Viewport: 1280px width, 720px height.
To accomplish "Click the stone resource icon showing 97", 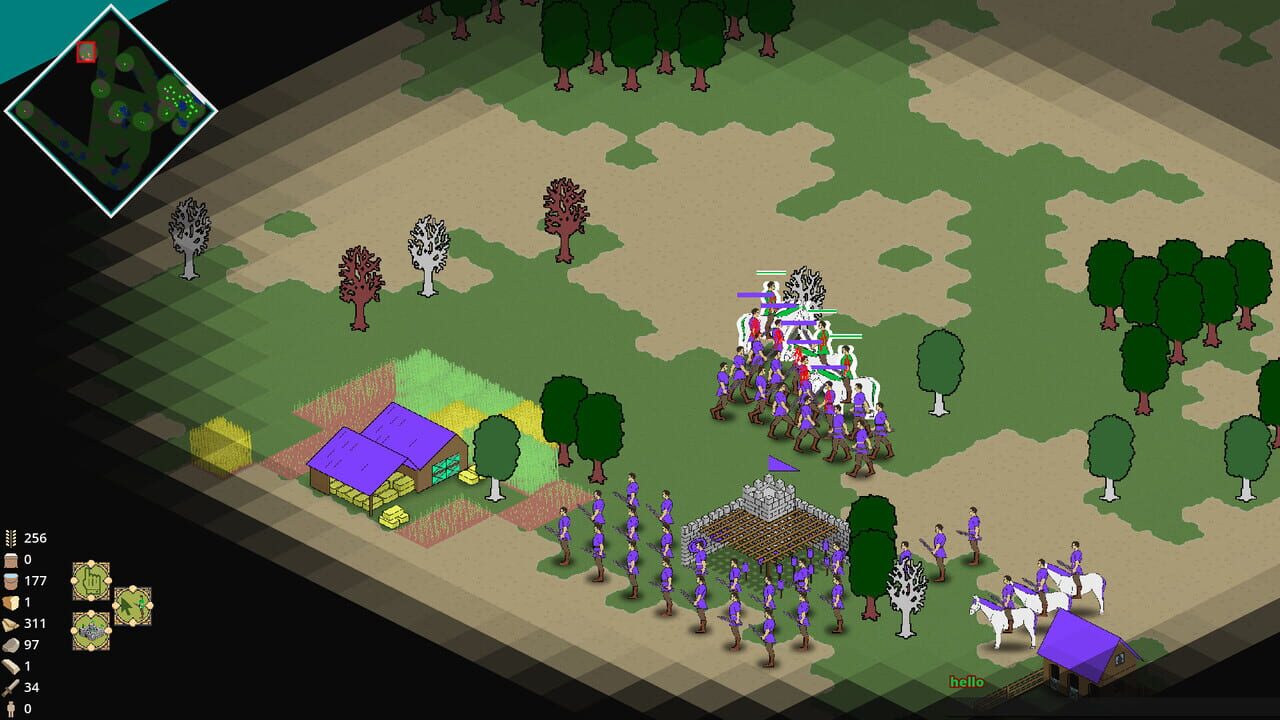I will coord(10,645).
